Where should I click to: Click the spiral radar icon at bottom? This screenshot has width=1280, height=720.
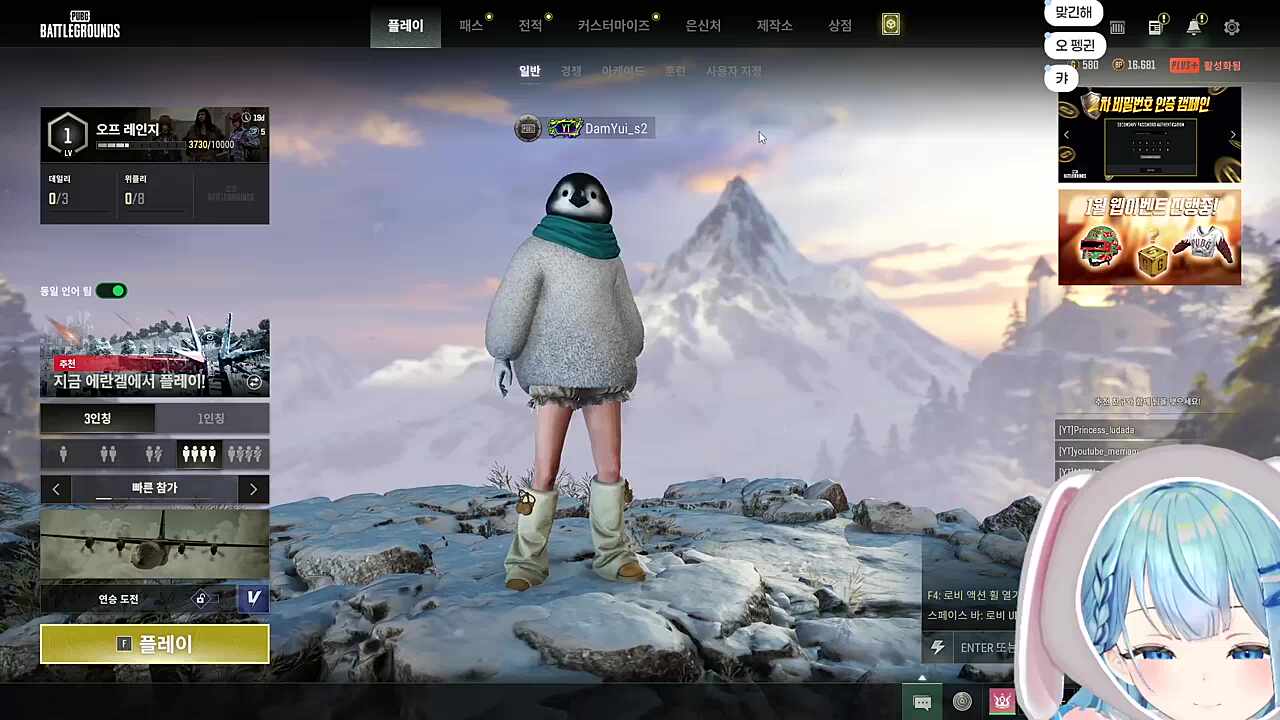[962, 701]
